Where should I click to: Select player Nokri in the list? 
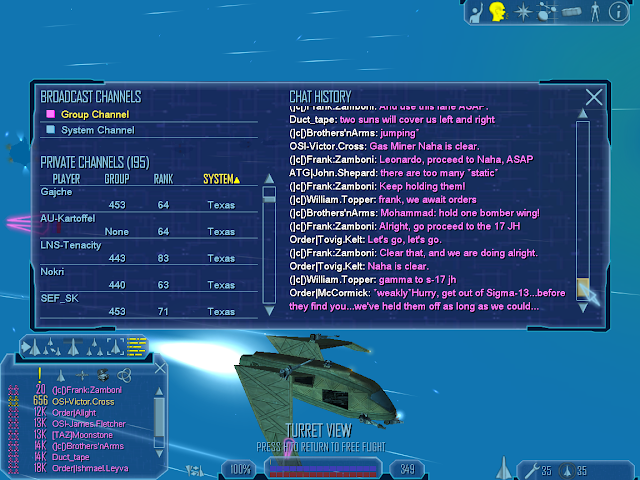pyautogui.click(x=53, y=271)
